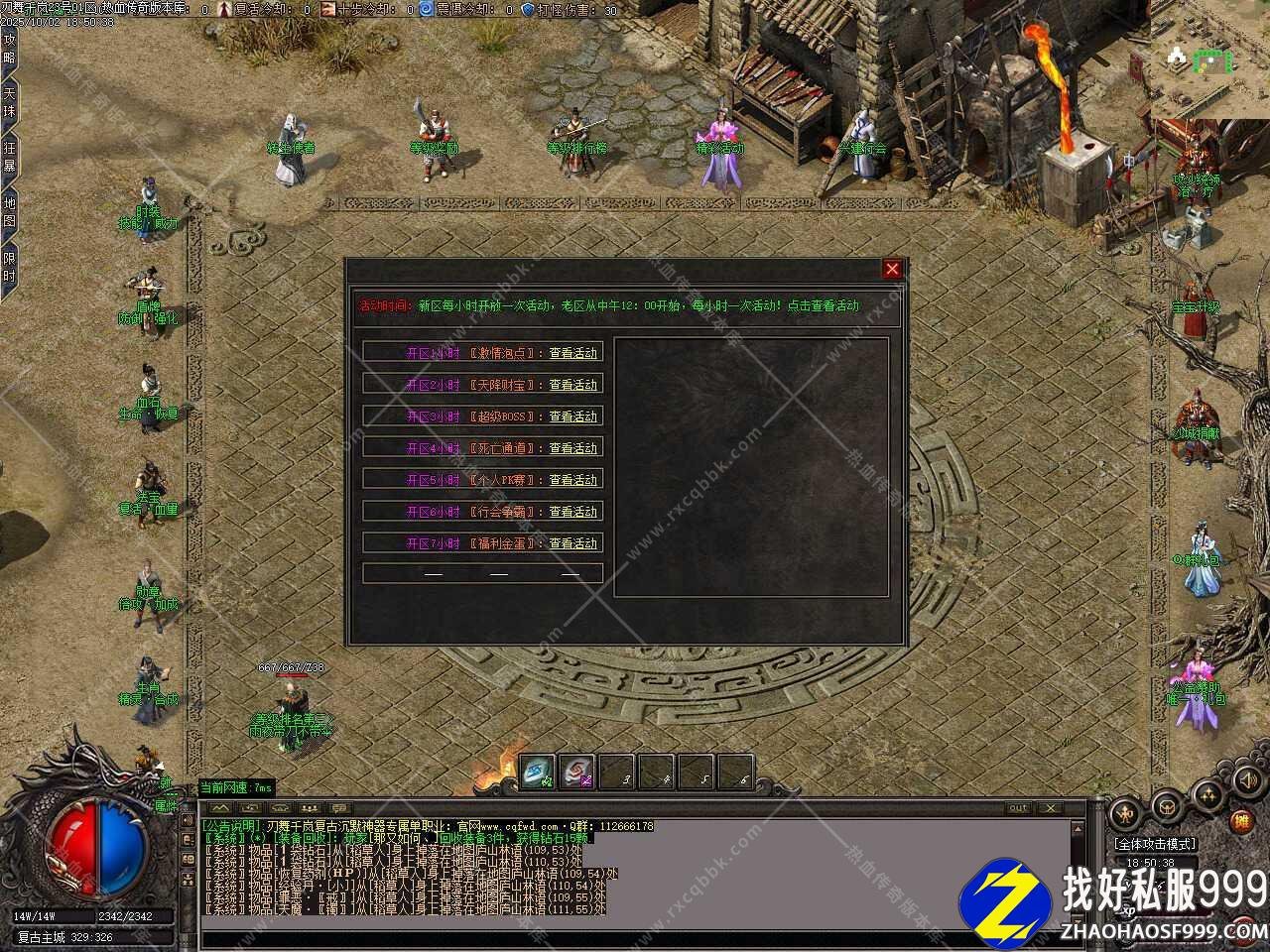The height and width of the screenshot is (952, 1270).
Task: Open the 福利金蛋 activity details
Action: [x=573, y=543]
